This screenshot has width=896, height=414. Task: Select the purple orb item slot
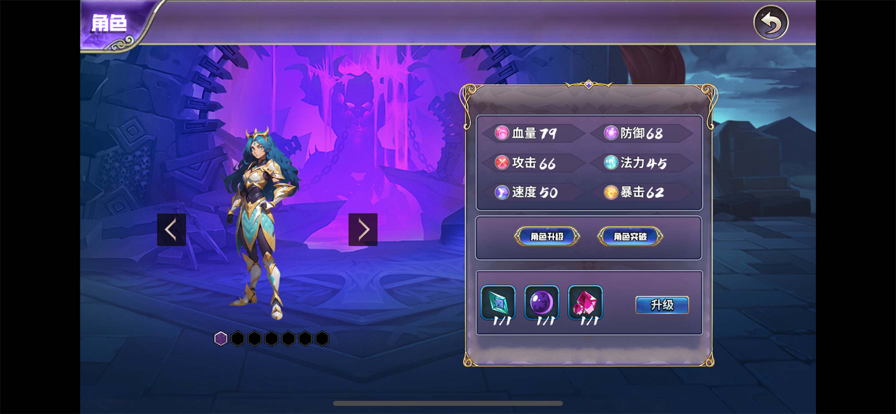pyautogui.click(x=542, y=302)
